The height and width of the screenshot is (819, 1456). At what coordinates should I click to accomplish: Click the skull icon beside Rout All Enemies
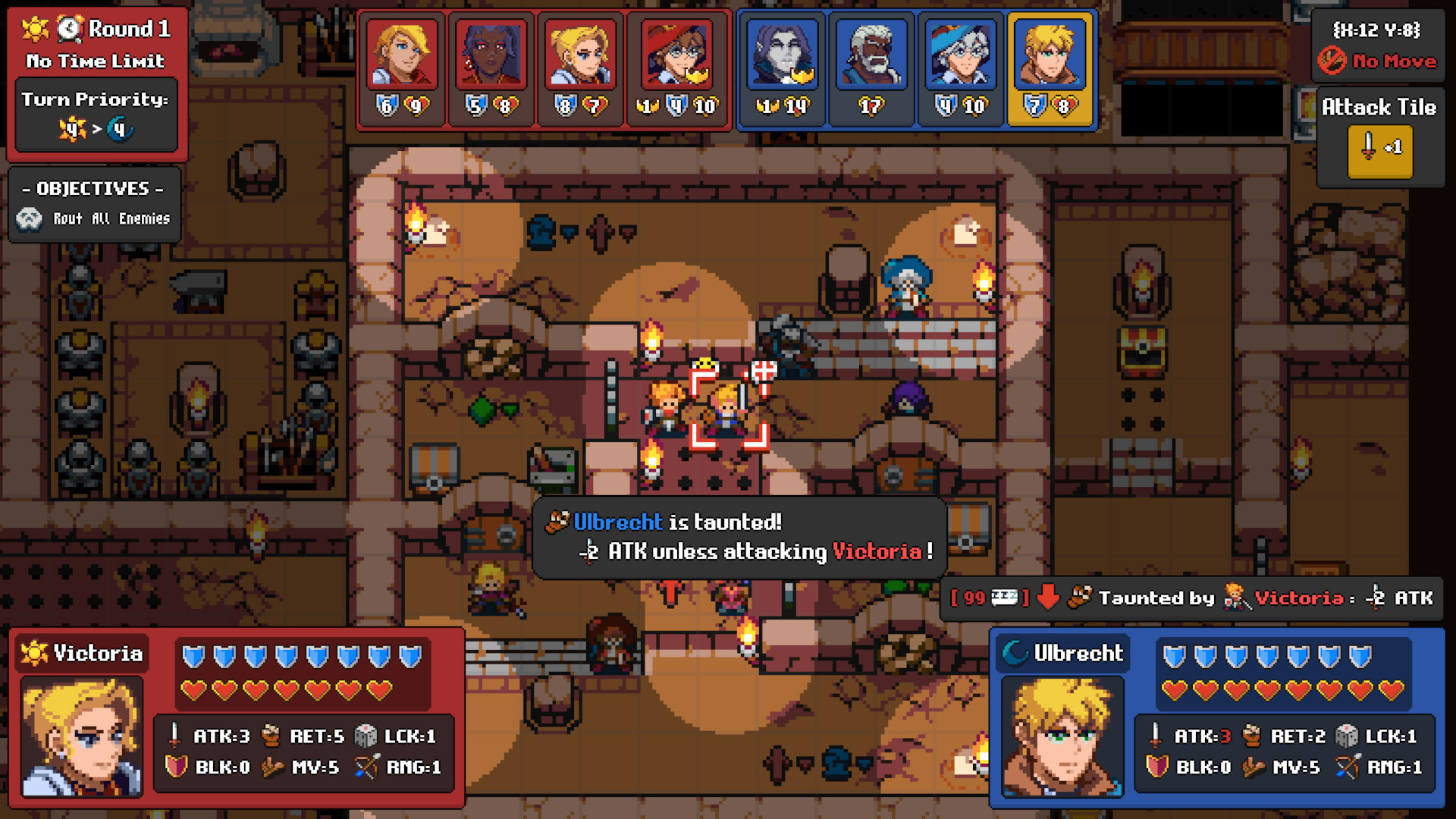29,218
